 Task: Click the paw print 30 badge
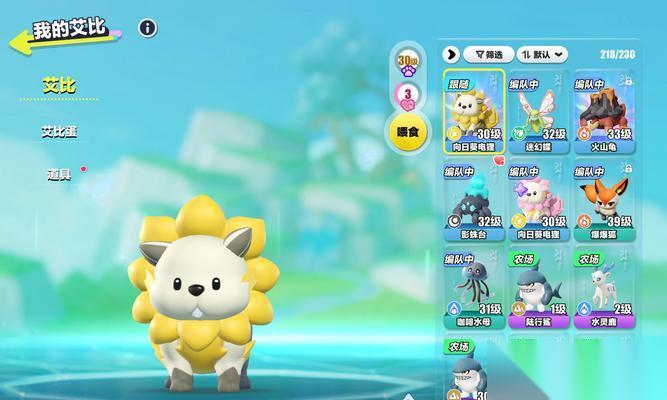[407, 63]
